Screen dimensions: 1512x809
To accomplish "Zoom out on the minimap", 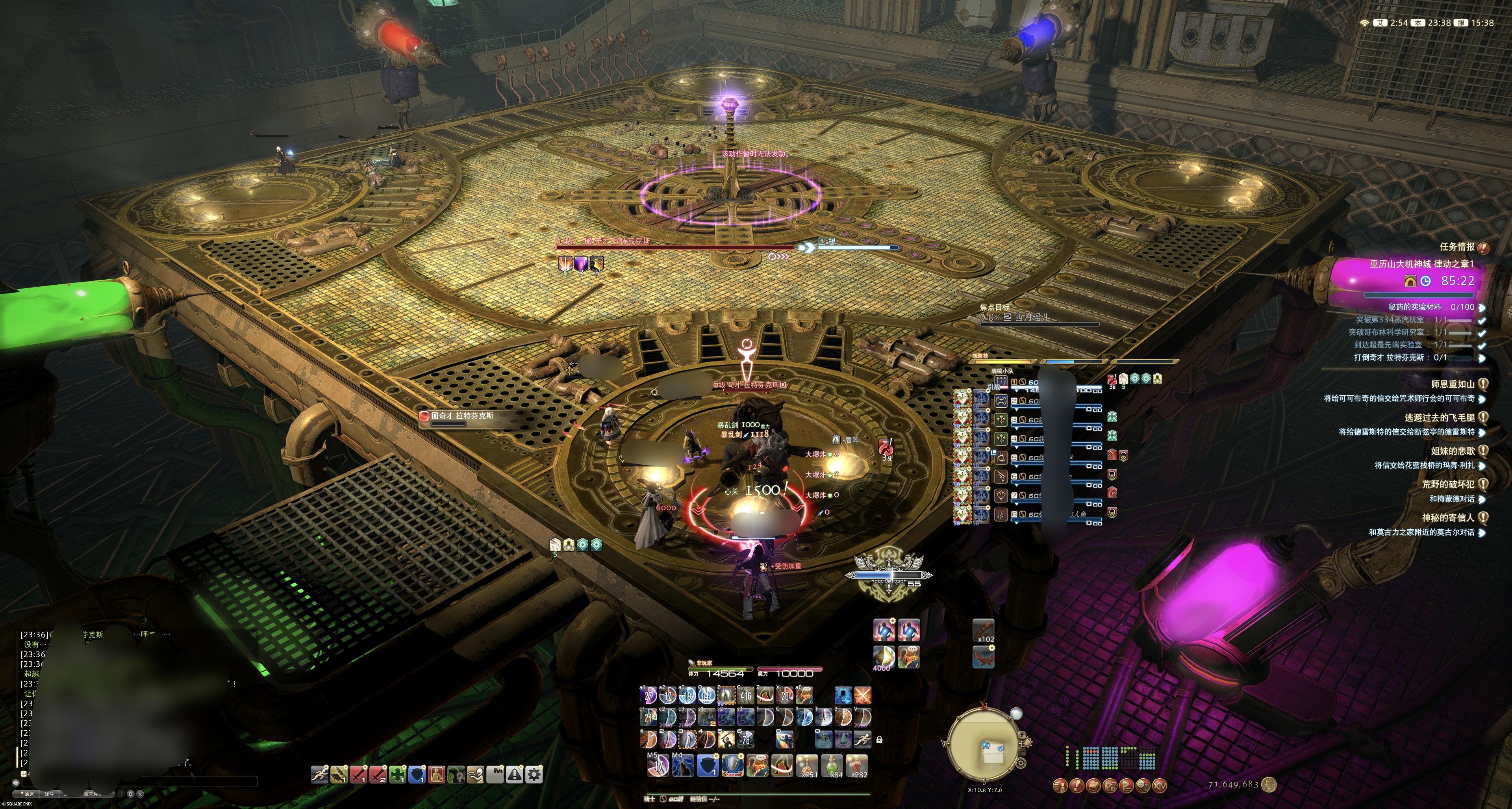I will [1022, 751].
